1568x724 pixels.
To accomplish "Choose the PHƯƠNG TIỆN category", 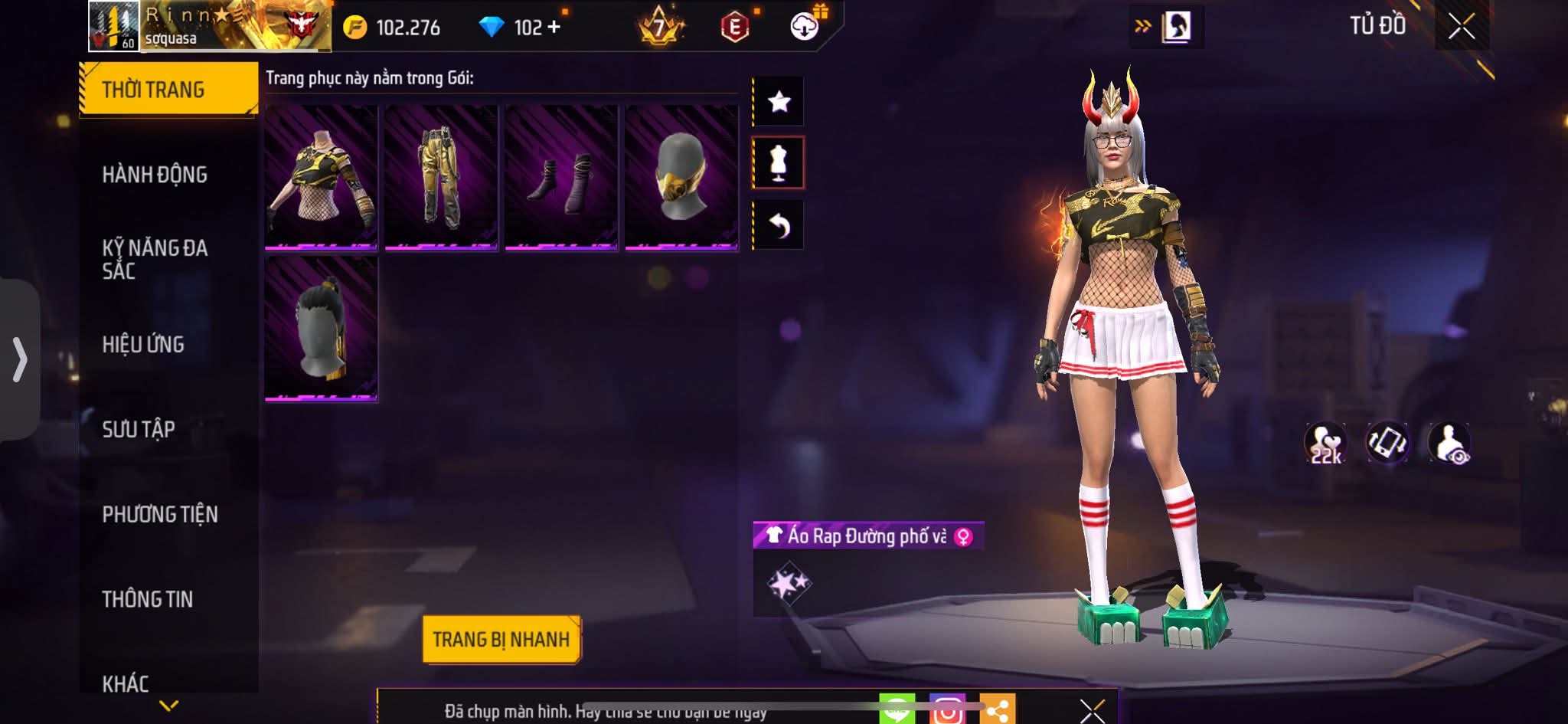I will tap(160, 514).
